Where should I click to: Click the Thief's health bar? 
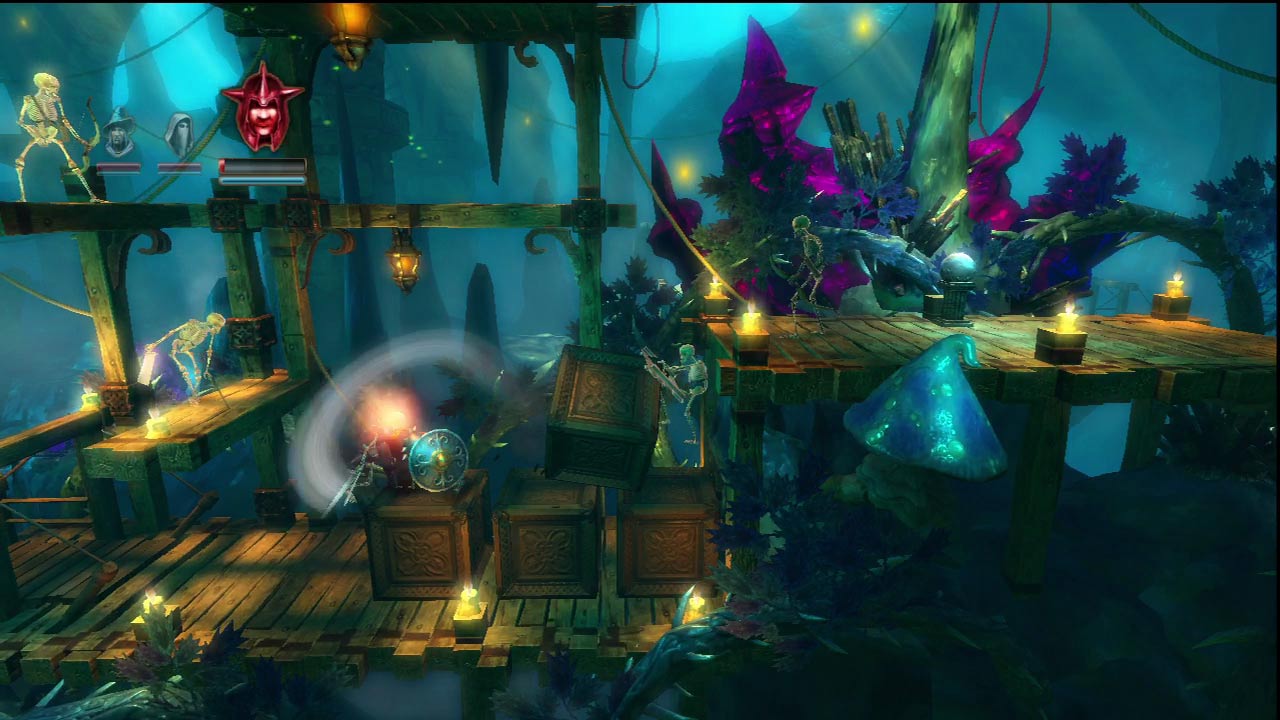click(181, 168)
